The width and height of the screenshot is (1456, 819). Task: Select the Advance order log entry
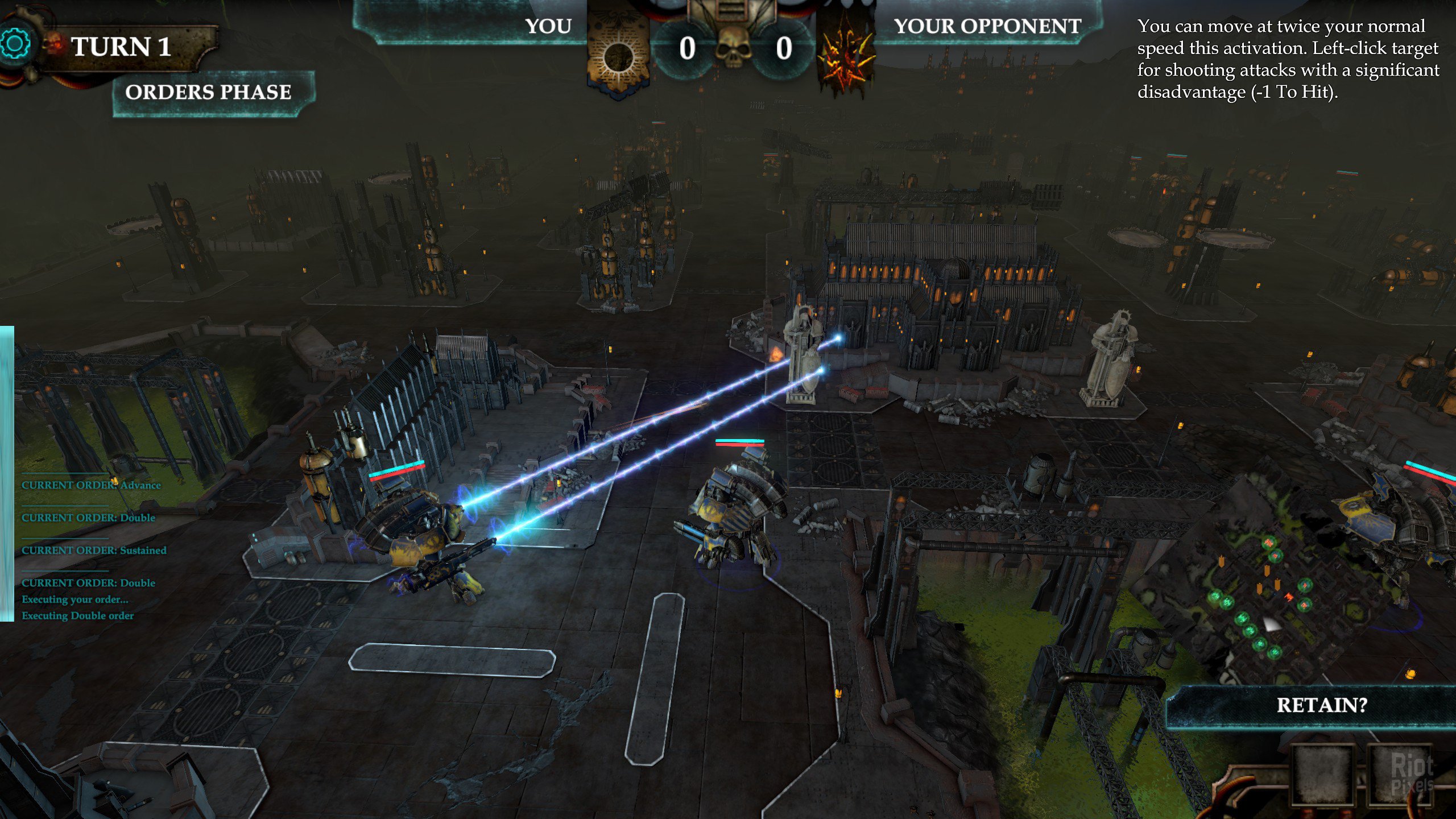click(x=91, y=485)
